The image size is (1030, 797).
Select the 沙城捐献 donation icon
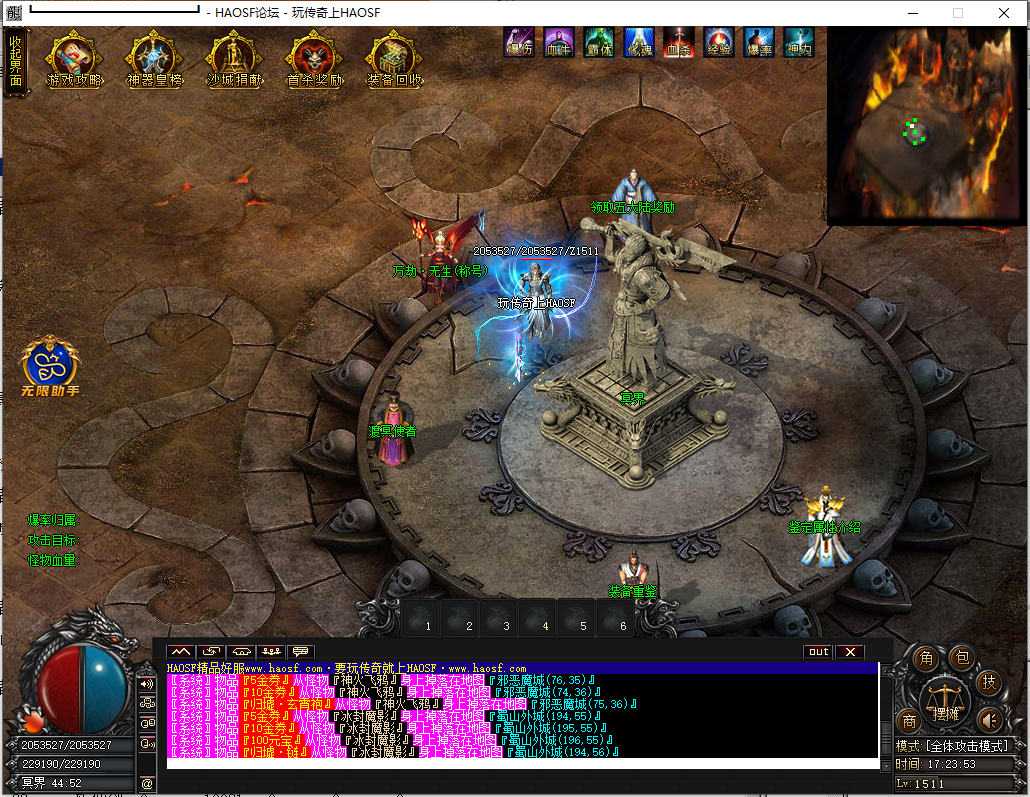point(233,61)
